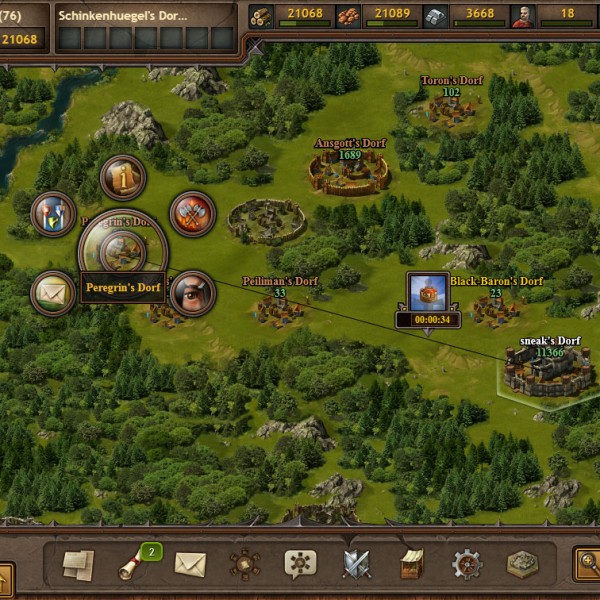Click the troop movement timer marker

[x=427, y=300]
